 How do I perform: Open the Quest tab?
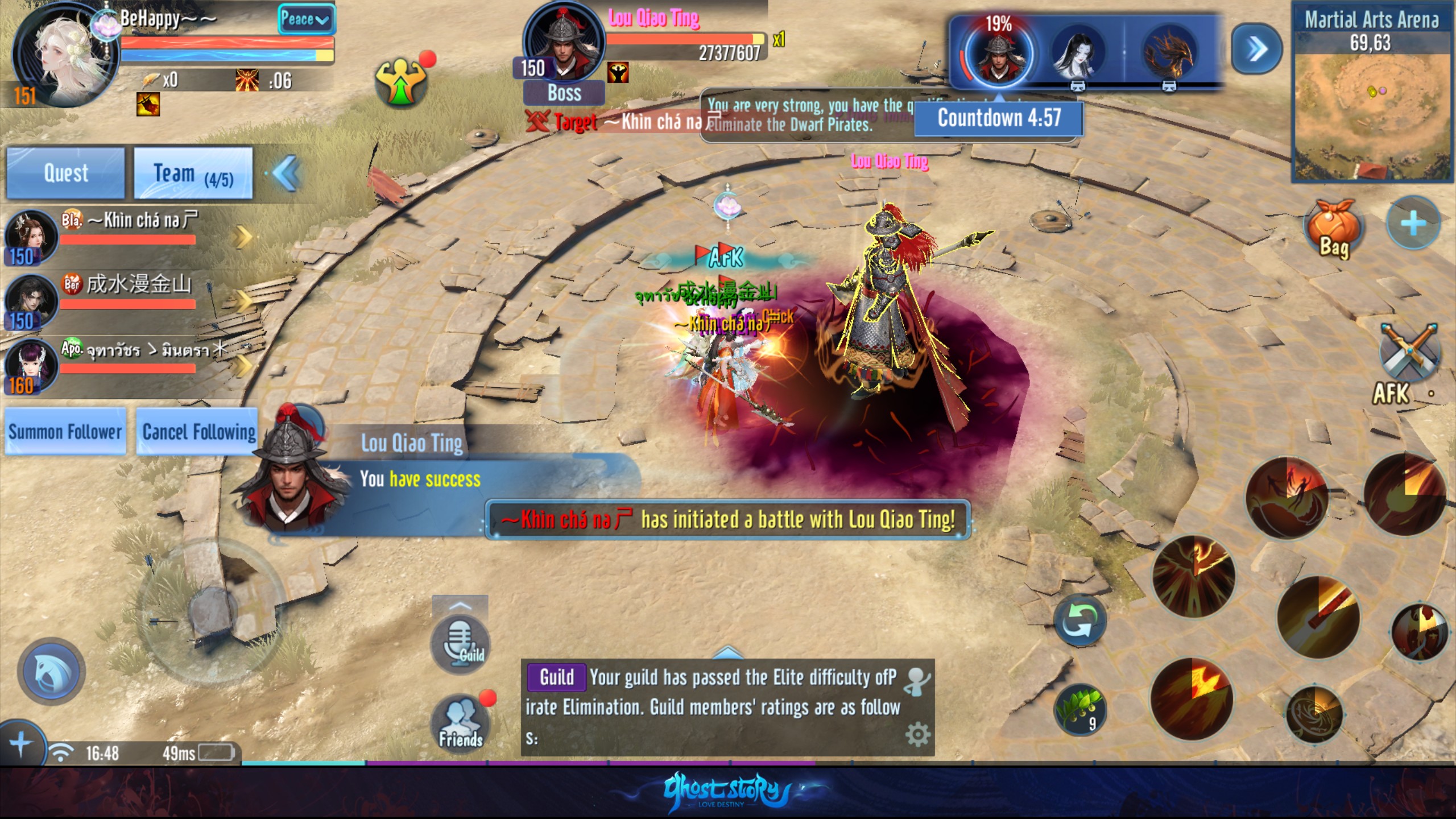65,173
